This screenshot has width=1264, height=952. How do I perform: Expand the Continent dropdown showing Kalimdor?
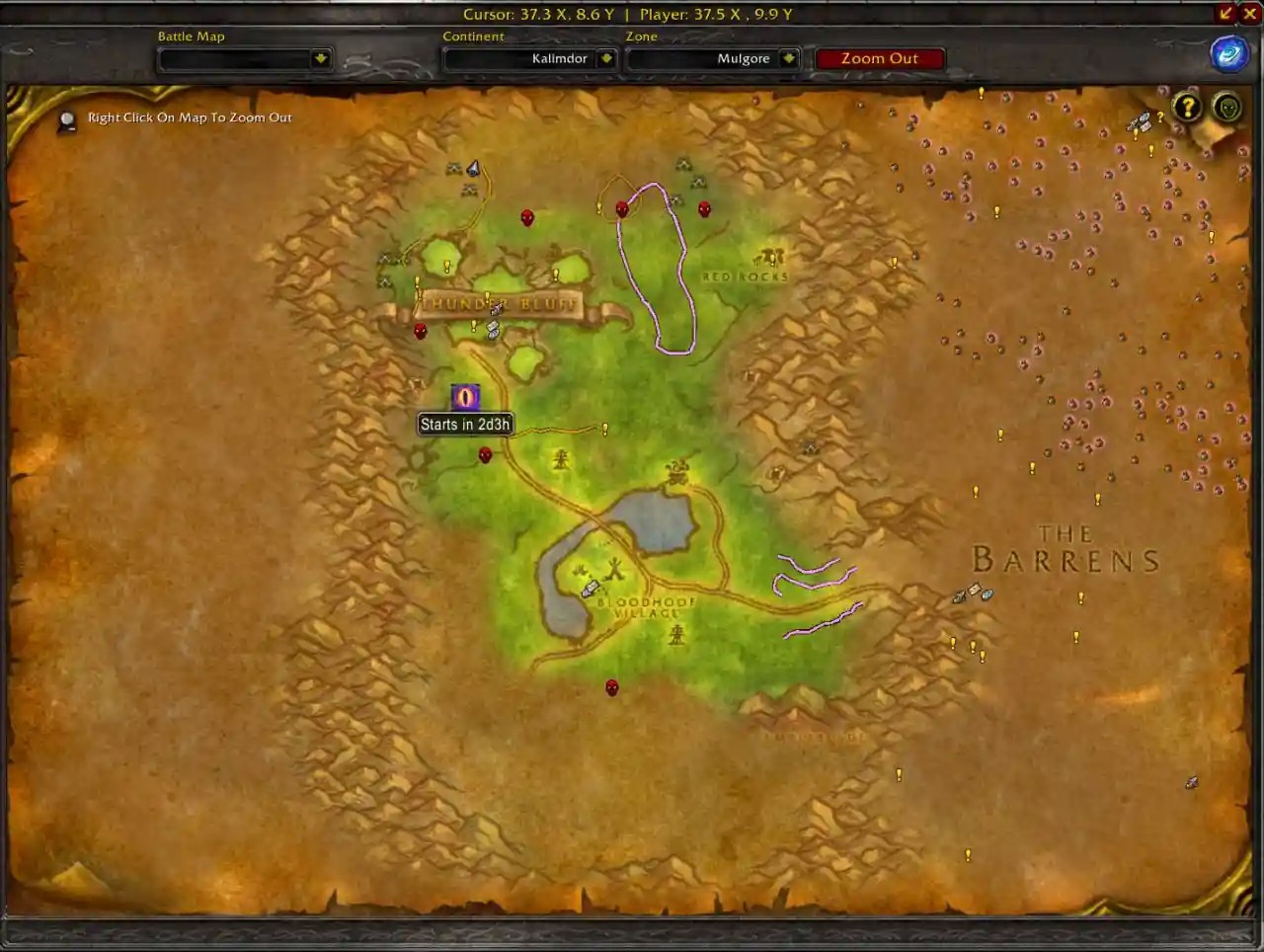(x=529, y=58)
